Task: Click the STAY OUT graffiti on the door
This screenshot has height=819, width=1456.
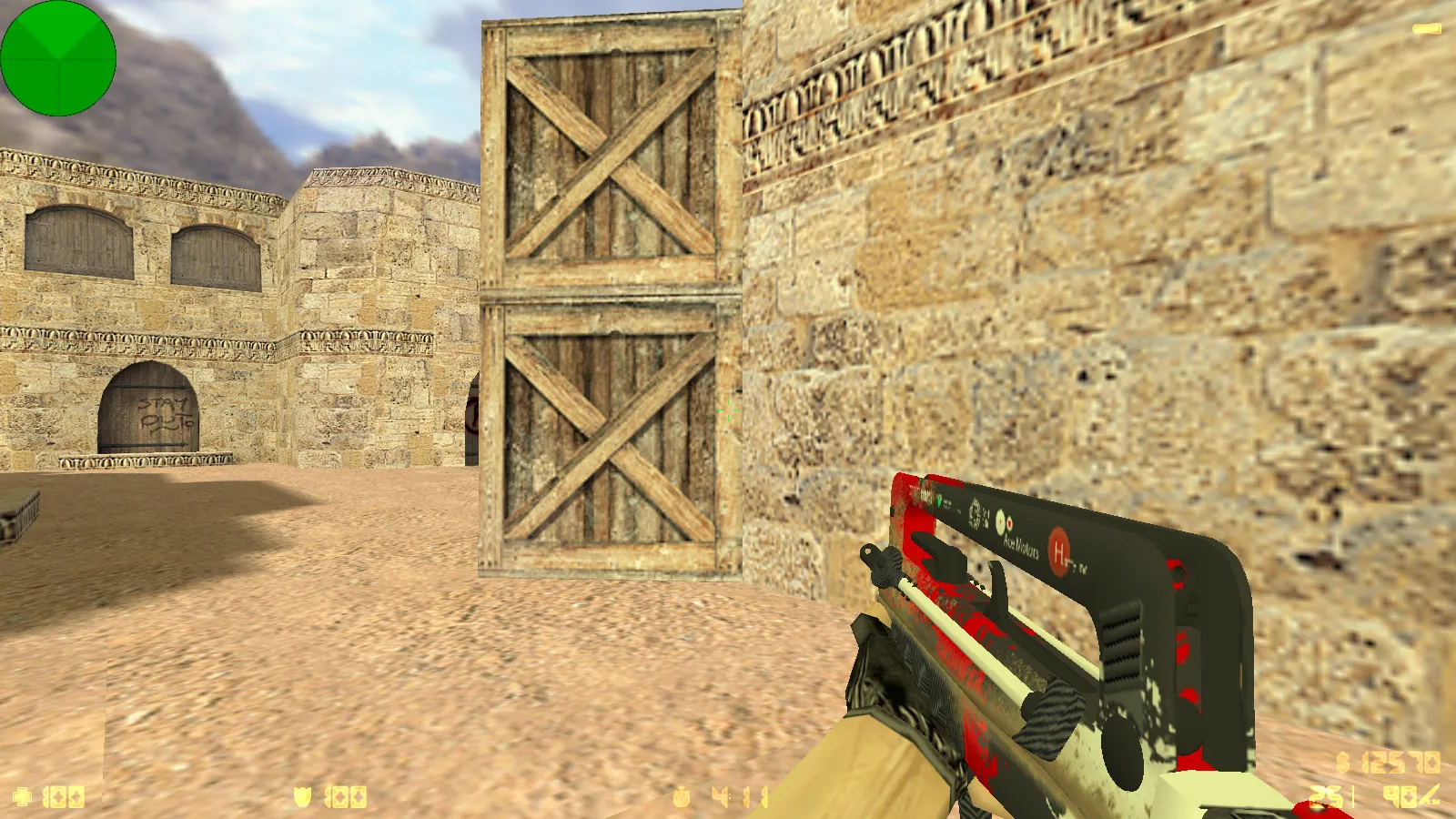Action: (164, 414)
